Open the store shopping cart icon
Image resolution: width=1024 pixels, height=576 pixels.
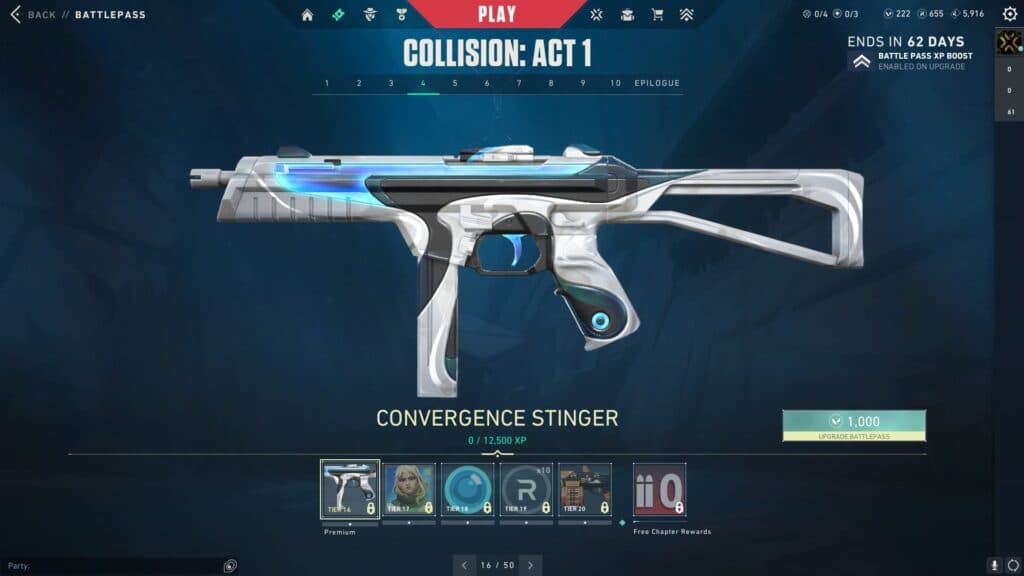point(657,15)
